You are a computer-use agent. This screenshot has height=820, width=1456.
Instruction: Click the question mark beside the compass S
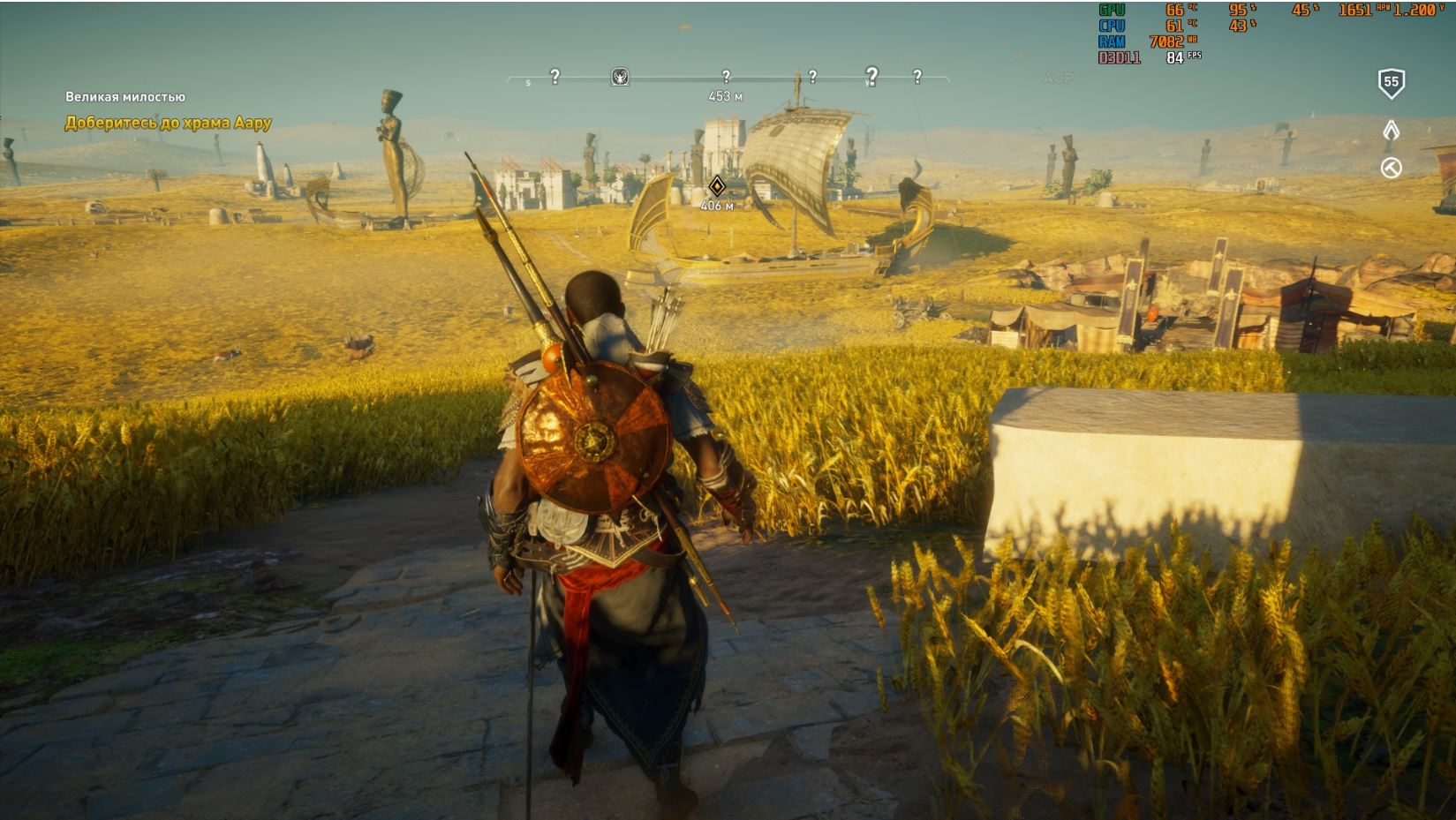pos(554,77)
